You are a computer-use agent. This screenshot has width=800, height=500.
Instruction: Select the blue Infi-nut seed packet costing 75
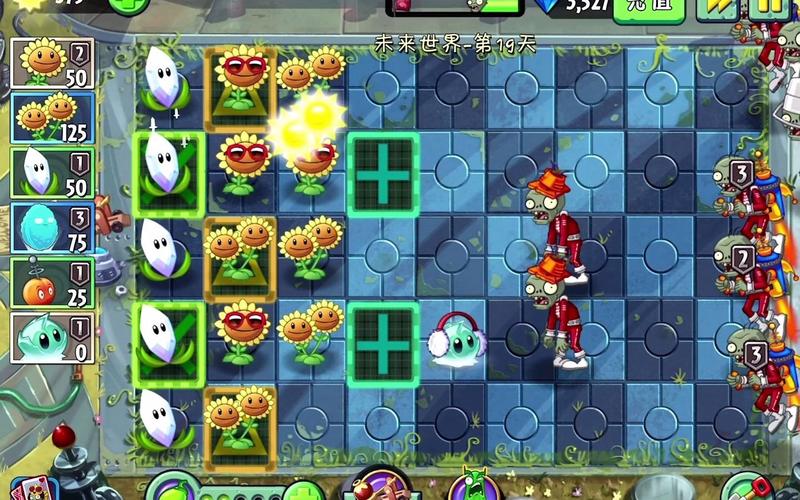(52, 228)
